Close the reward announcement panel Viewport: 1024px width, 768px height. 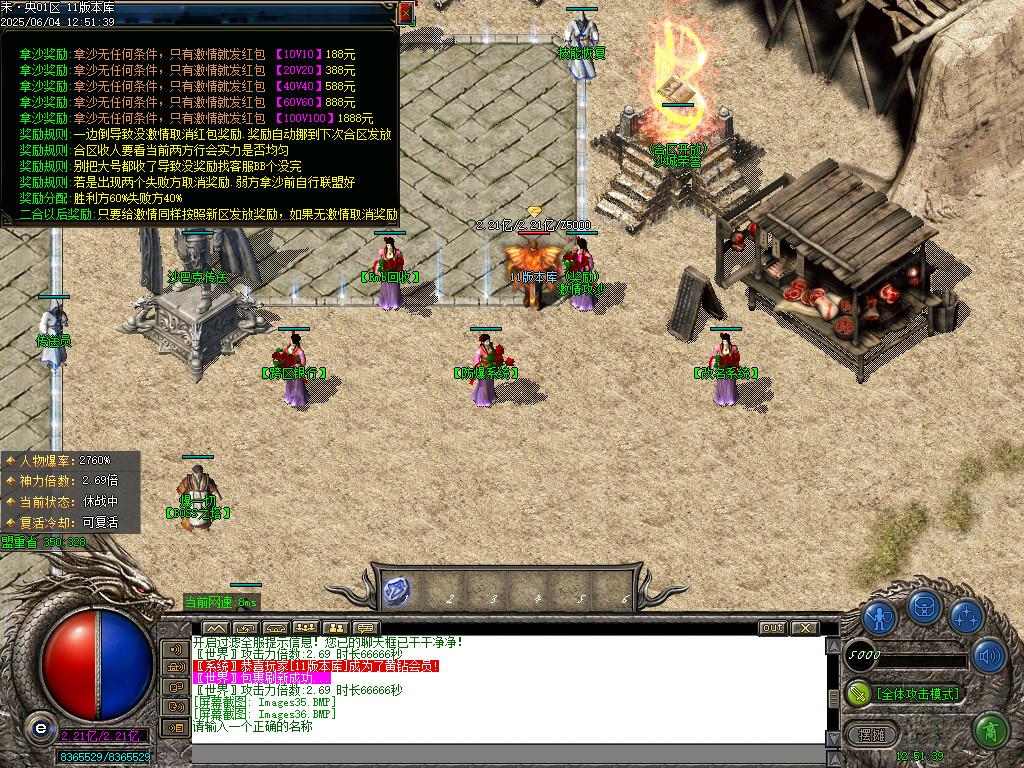pos(405,13)
